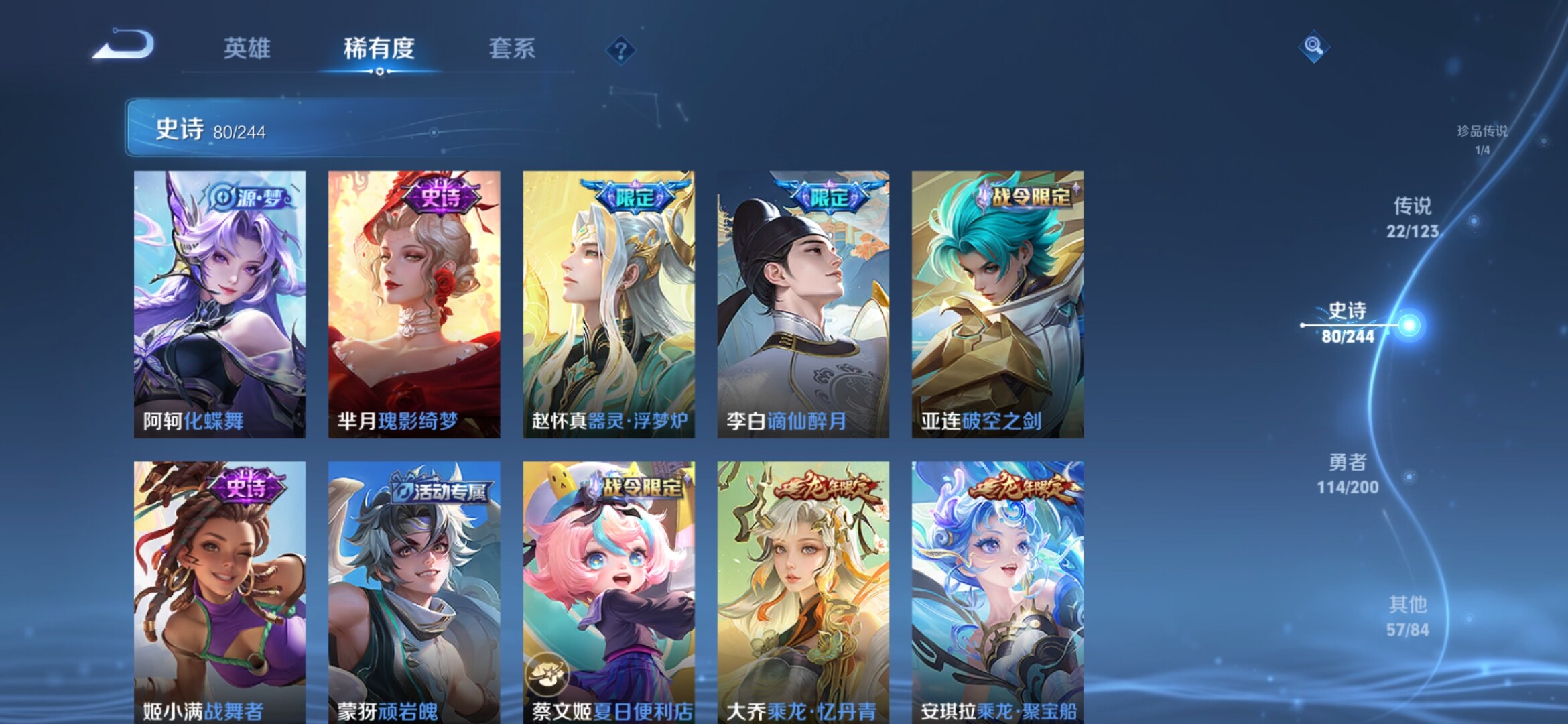Open the 套系 tab
The image size is (1568, 724).
point(512,48)
